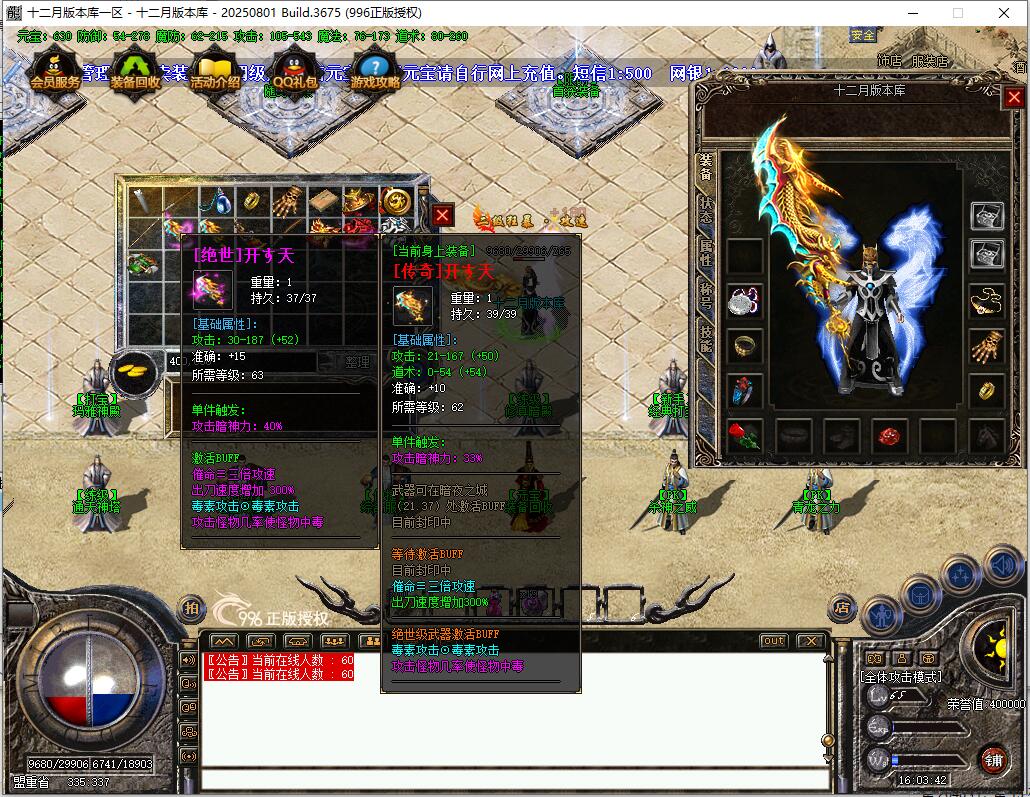Screen dimensions: 1030x797
Task: Close the inventory bag window
Action: 443,215
